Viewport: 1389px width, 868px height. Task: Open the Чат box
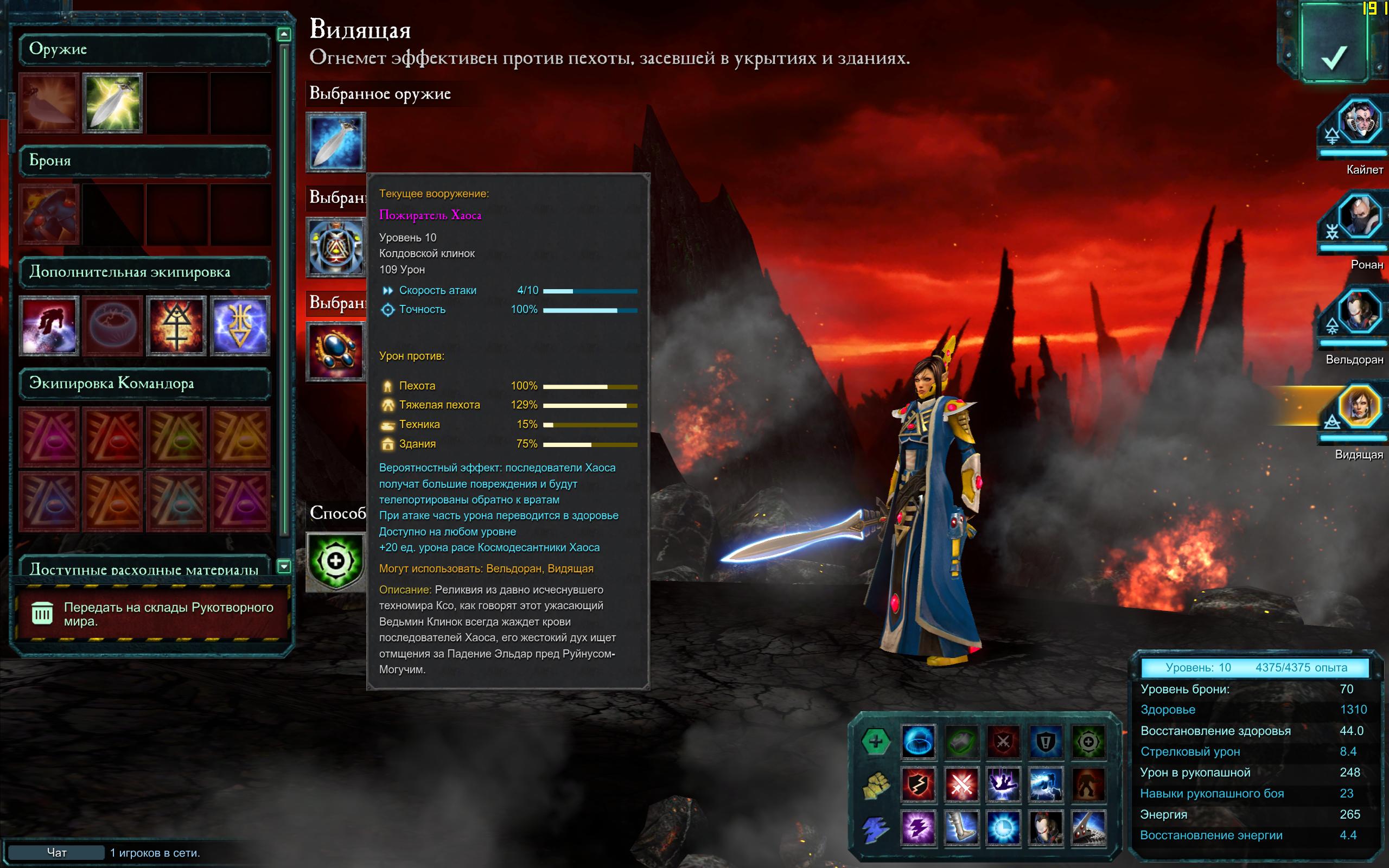(56, 852)
